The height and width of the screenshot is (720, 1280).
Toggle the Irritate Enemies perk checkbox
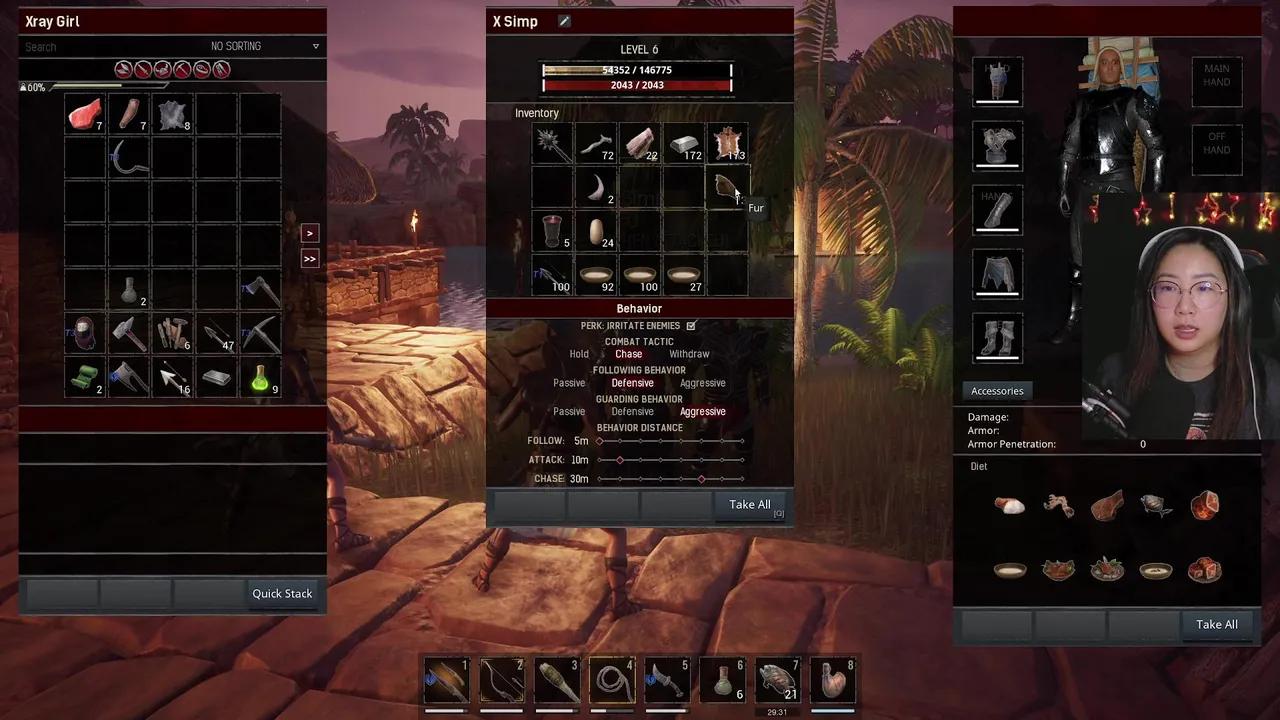tap(691, 326)
